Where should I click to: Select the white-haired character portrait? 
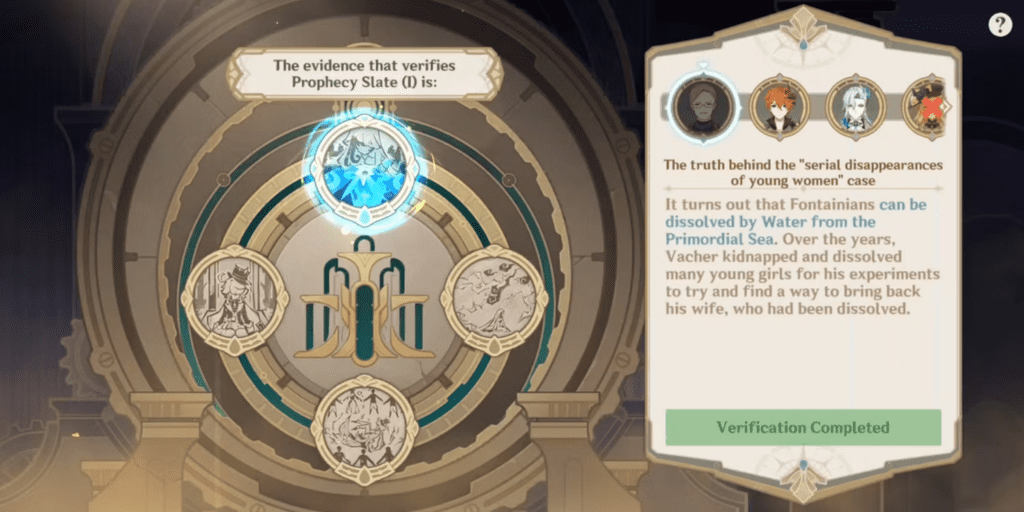click(856, 107)
